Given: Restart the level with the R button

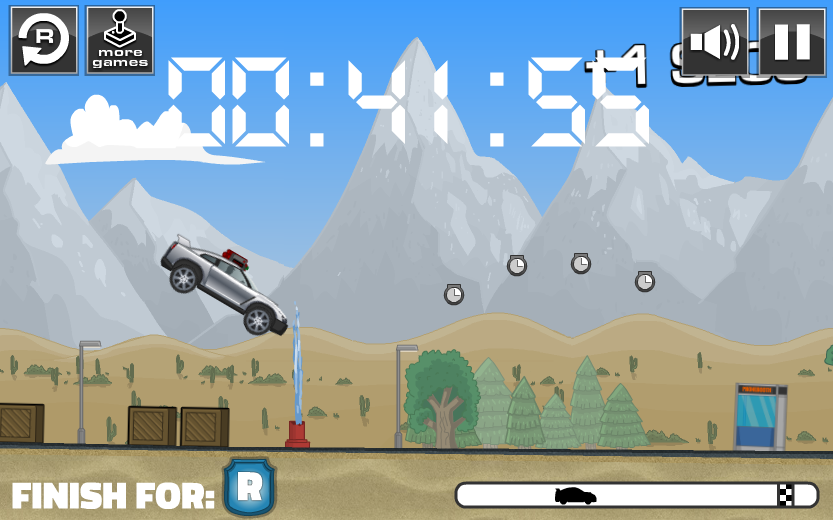Looking at the screenshot, I should pyautogui.click(x=44, y=40).
